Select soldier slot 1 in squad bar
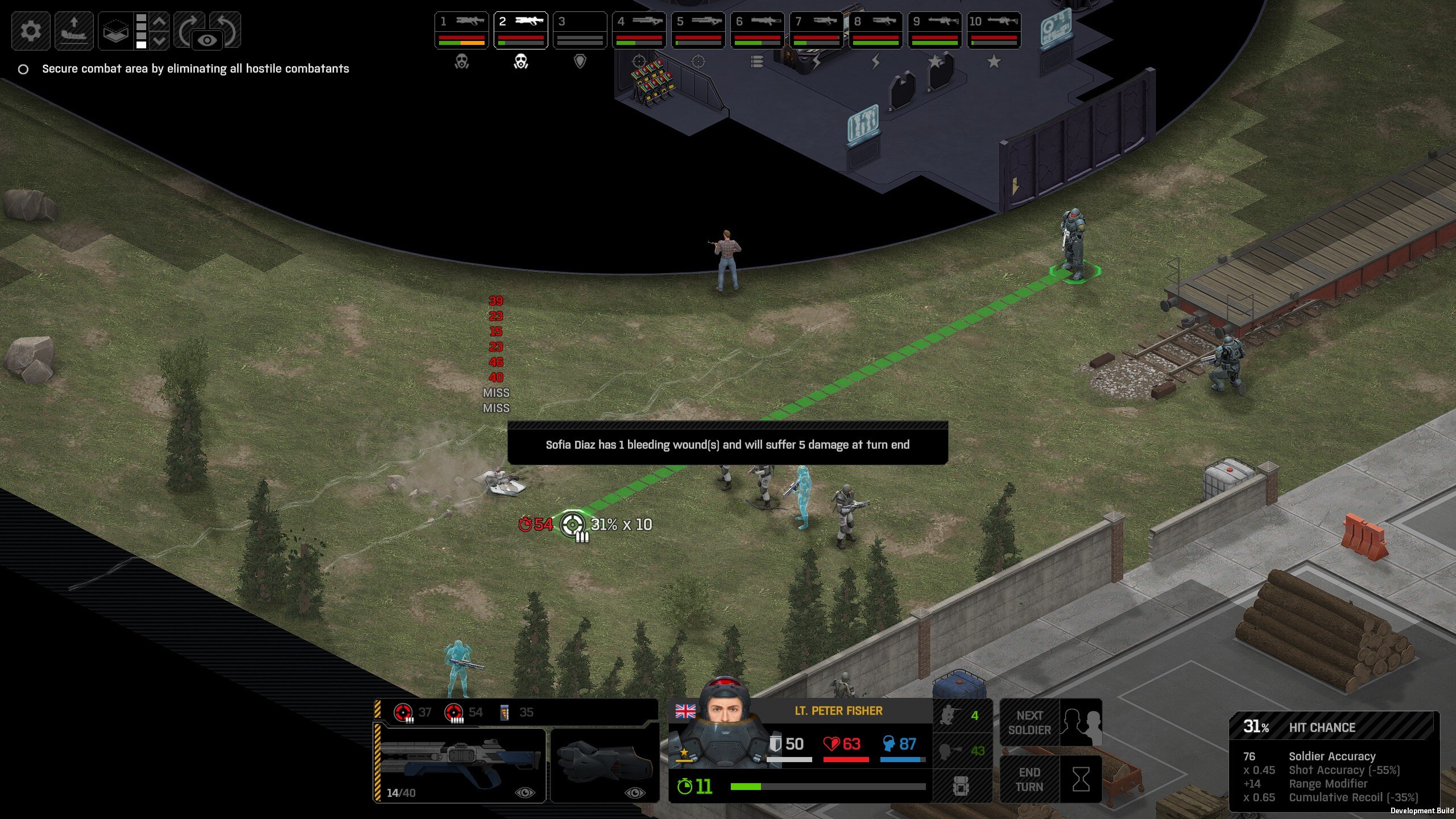Screen dimensions: 1456x819 coord(462,30)
